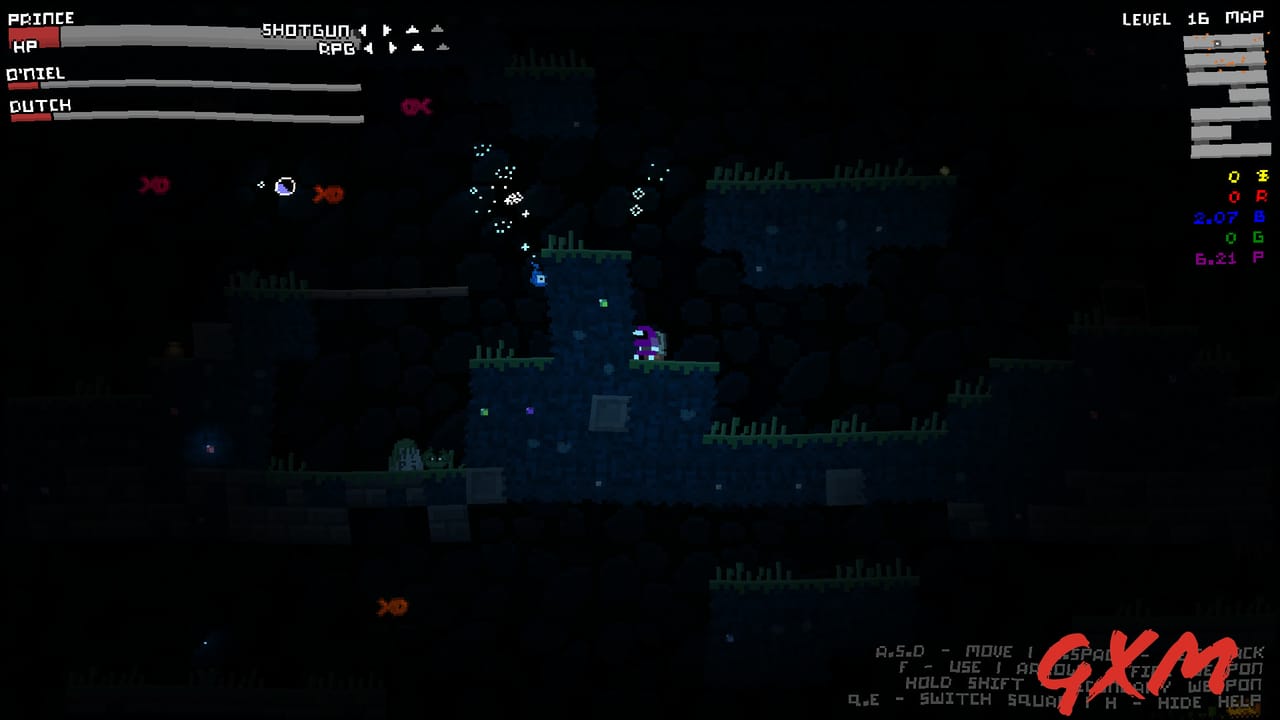Viewport: 1280px width, 720px height.
Task: Click the orange fish at the bottom
Action: (x=391, y=607)
